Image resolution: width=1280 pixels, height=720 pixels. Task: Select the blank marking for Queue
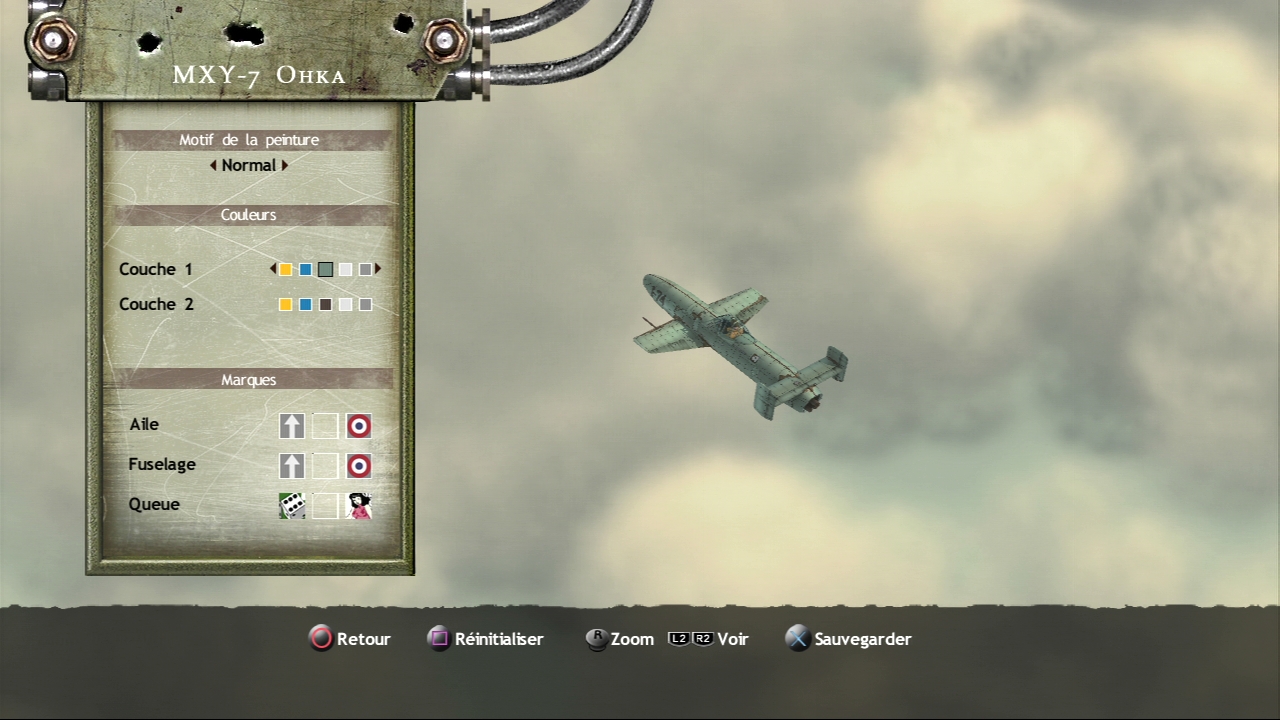[x=325, y=506]
